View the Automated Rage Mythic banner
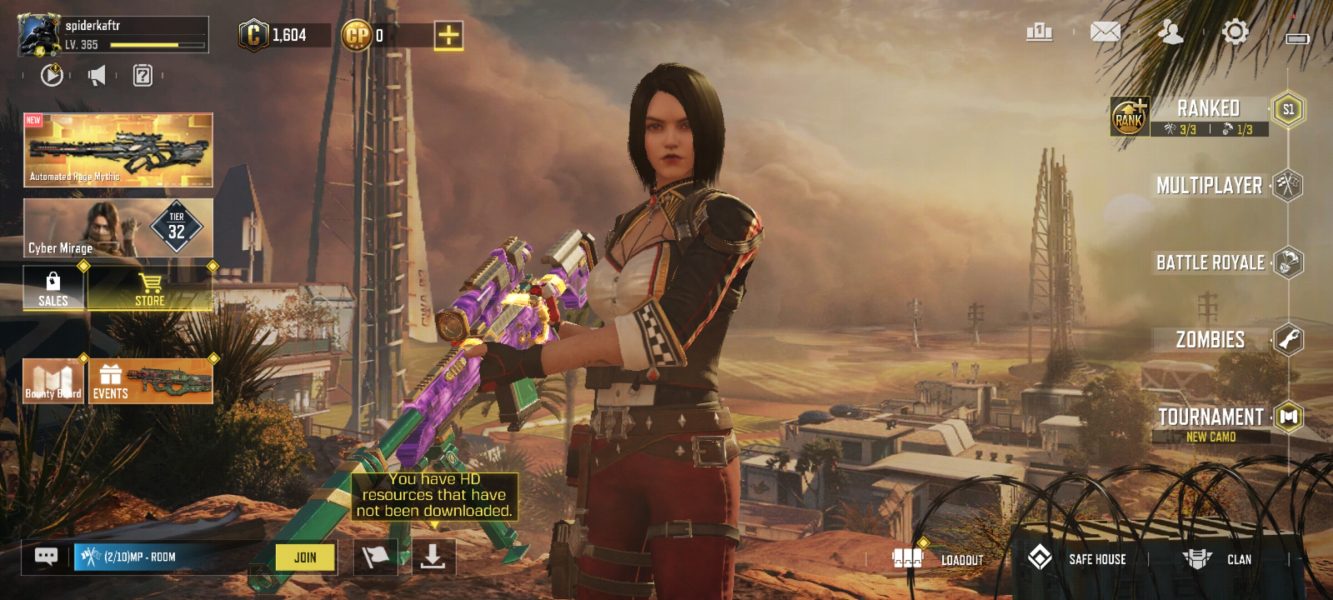Image resolution: width=1333 pixels, height=600 pixels. (118, 150)
